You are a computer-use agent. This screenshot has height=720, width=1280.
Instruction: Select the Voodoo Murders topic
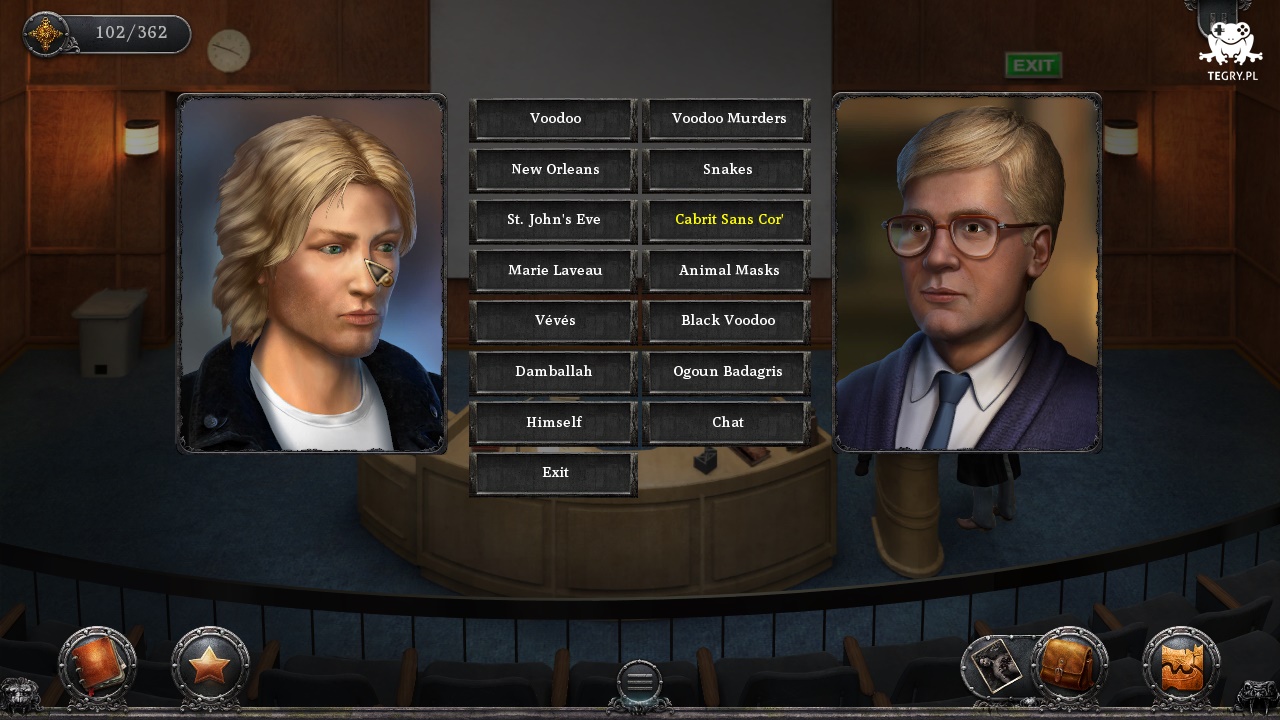pyautogui.click(x=727, y=119)
